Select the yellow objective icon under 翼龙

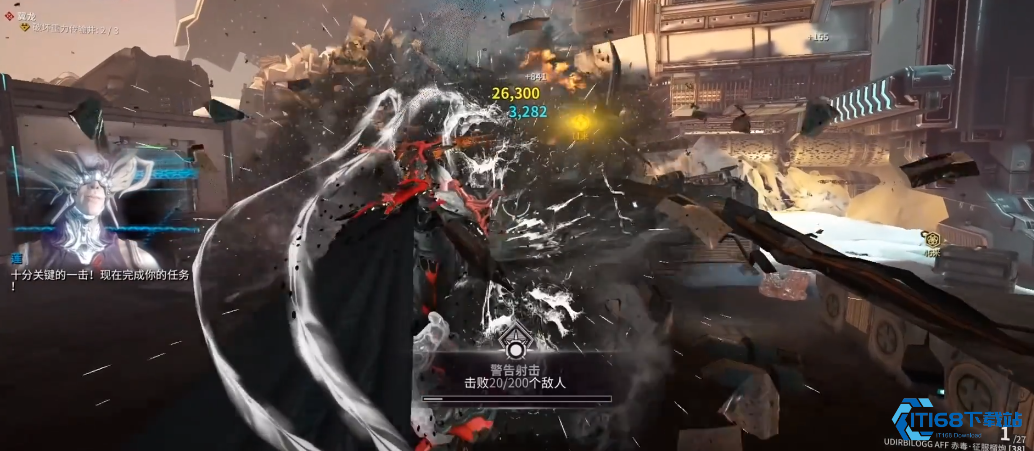(24, 31)
